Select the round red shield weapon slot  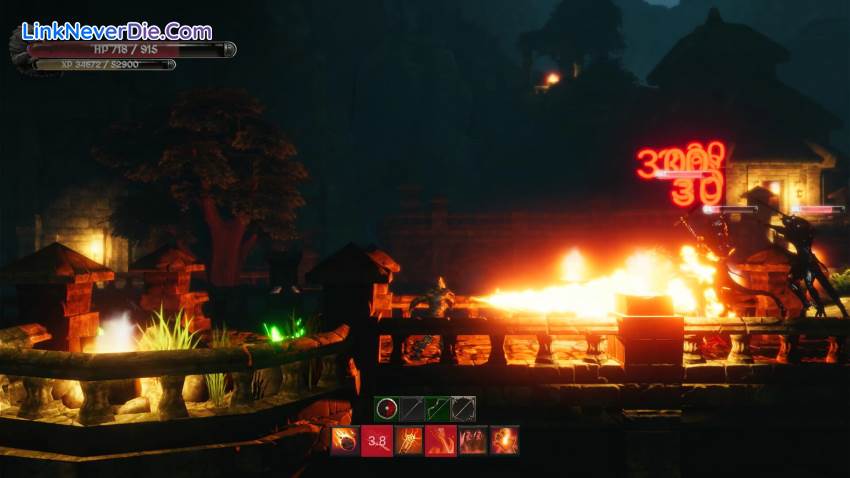click(x=387, y=408)
